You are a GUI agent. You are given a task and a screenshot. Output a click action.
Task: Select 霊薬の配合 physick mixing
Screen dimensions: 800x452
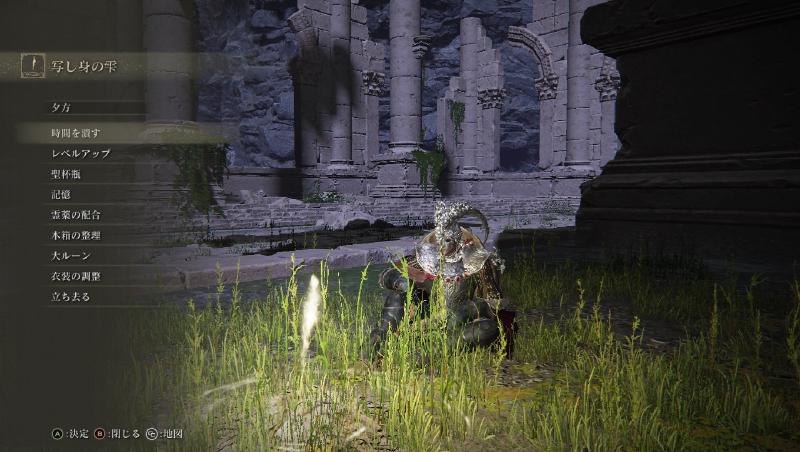pyautogui.click(x=76, y=215)
